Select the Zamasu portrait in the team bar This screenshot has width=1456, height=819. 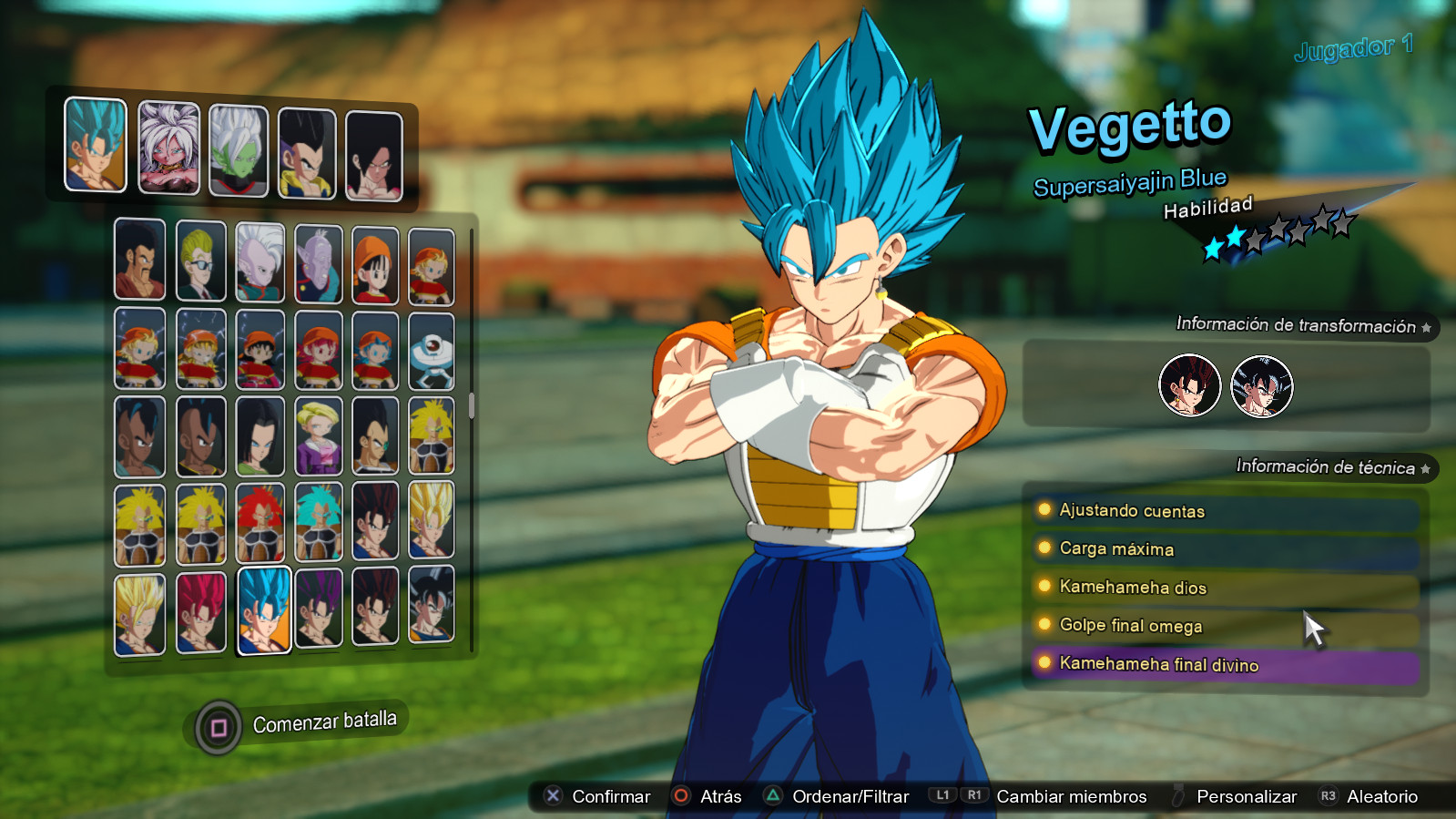pos(239,151)
